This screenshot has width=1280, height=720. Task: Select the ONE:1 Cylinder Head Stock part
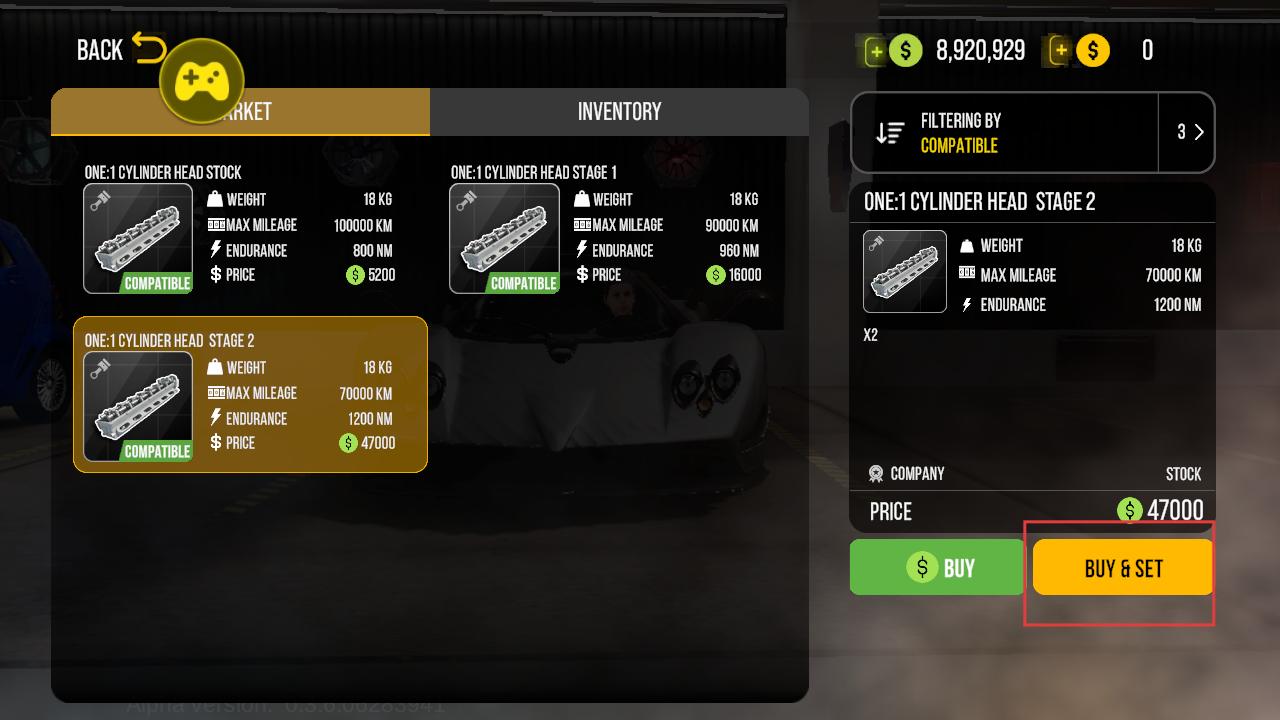[x=240, y=229]
